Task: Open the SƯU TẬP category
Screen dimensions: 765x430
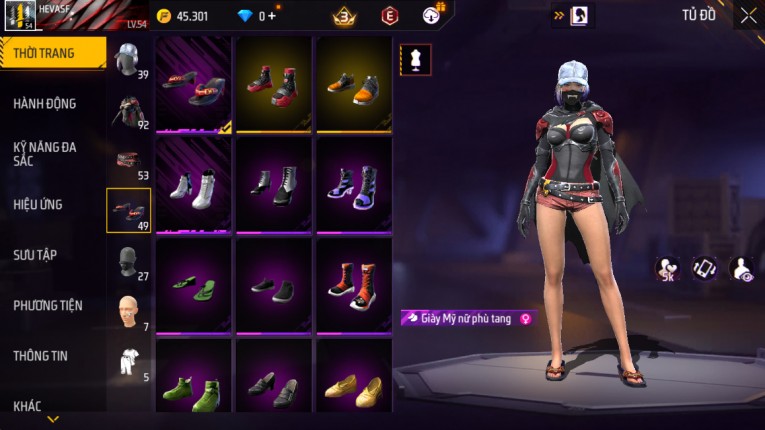Action: (x=35, y=255)
